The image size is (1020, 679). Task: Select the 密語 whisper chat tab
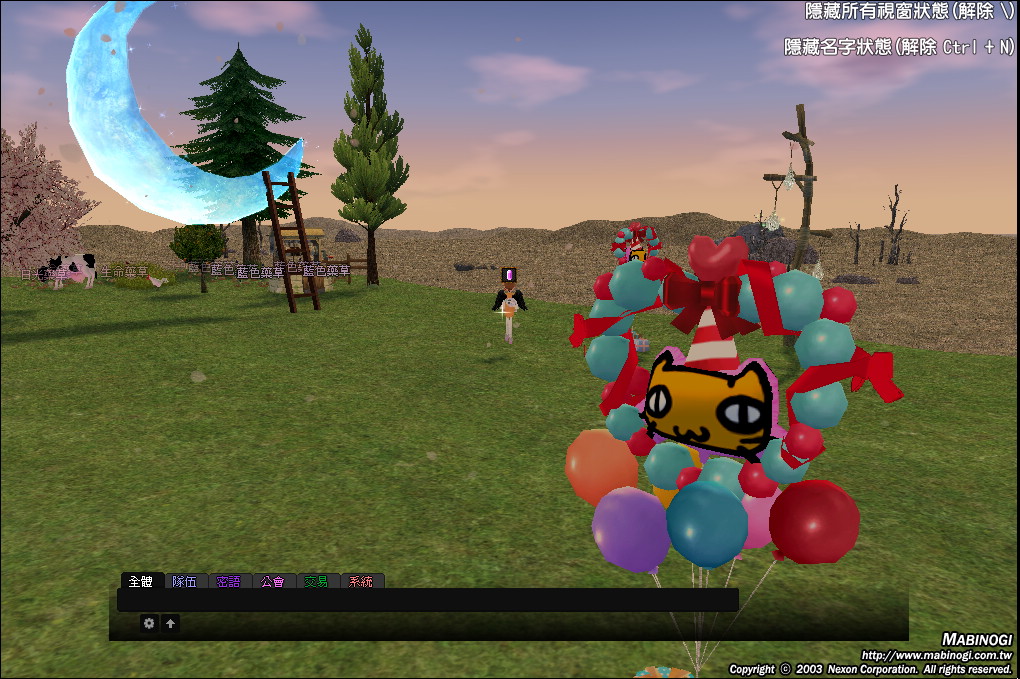tap(229, 581)
